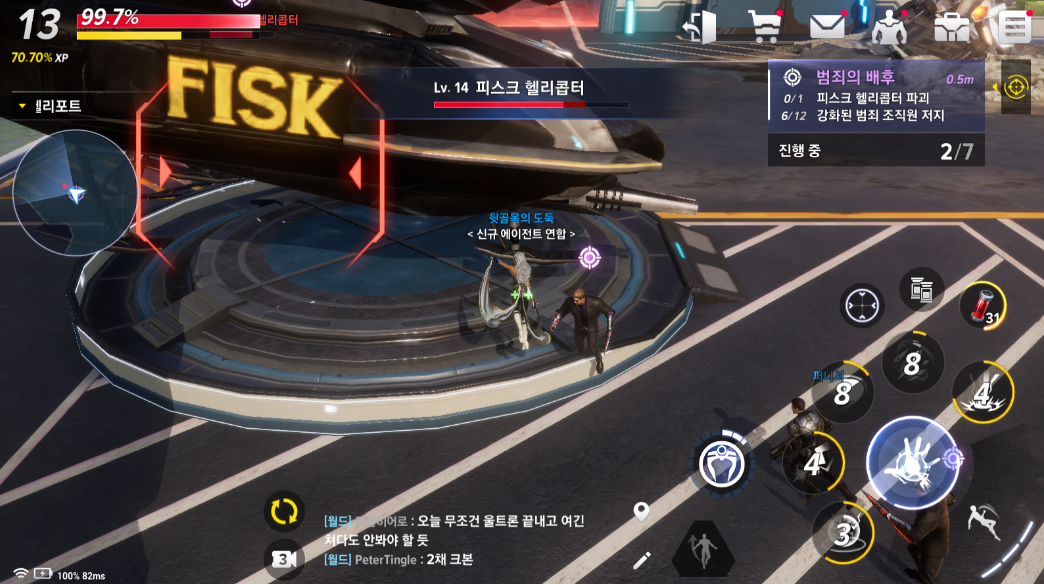Open the briefcase inventory icon

[x=951, y=27]
